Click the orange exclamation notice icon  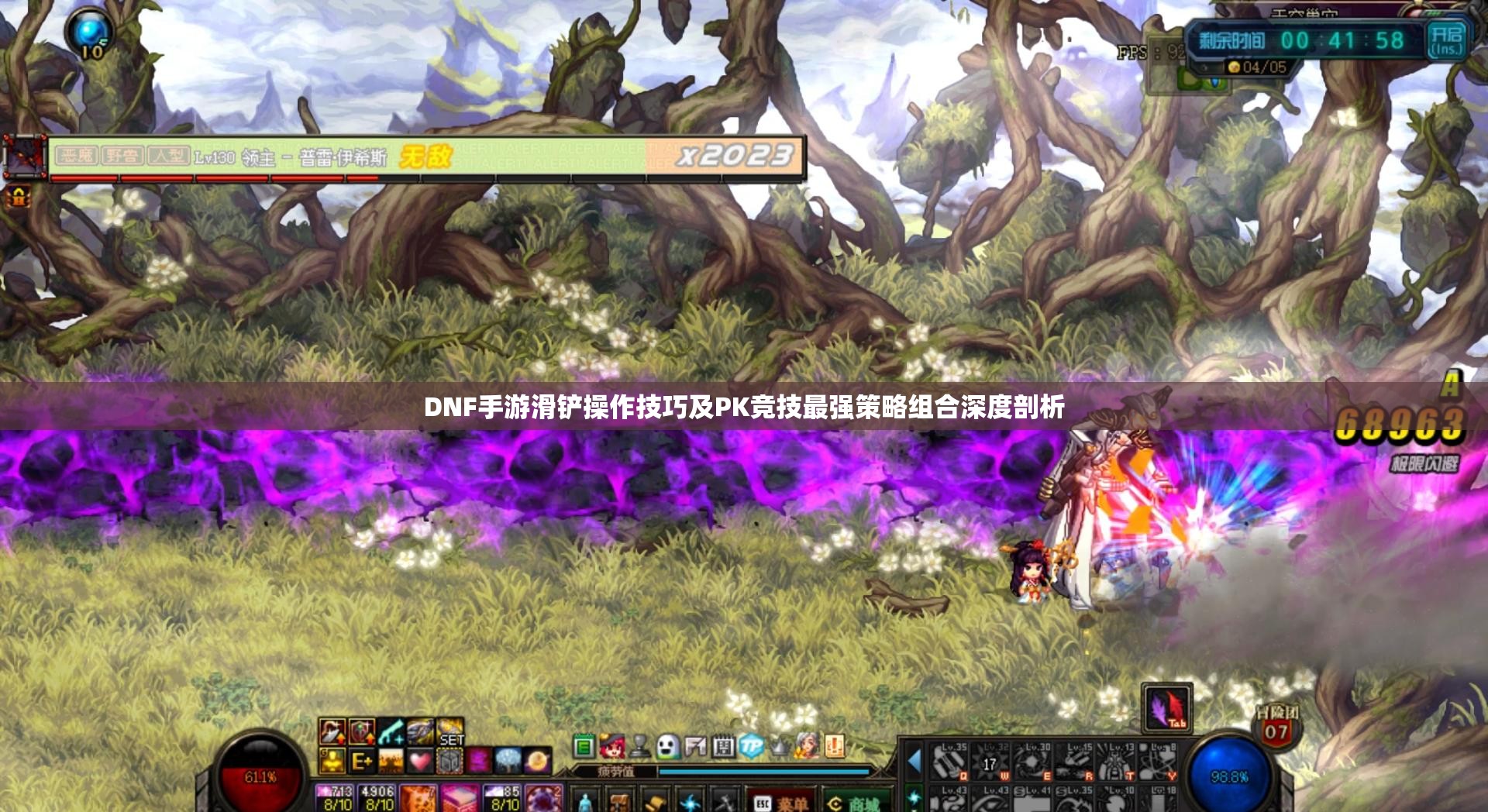pyautogui.click(x=834, y=747)
